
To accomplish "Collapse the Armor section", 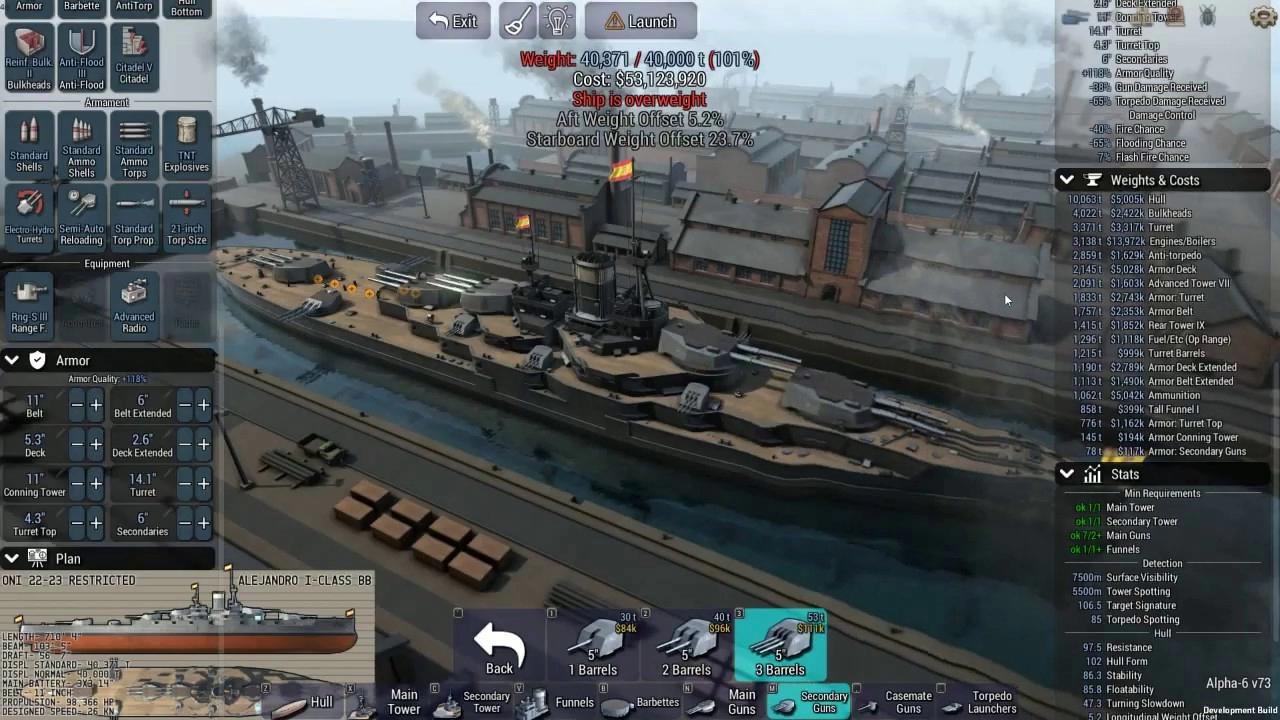I will coord(12,360).
